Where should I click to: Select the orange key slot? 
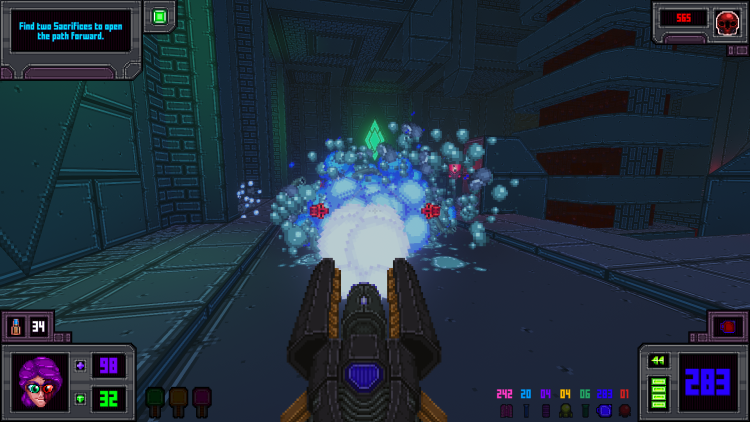click(x=178, y=399)
